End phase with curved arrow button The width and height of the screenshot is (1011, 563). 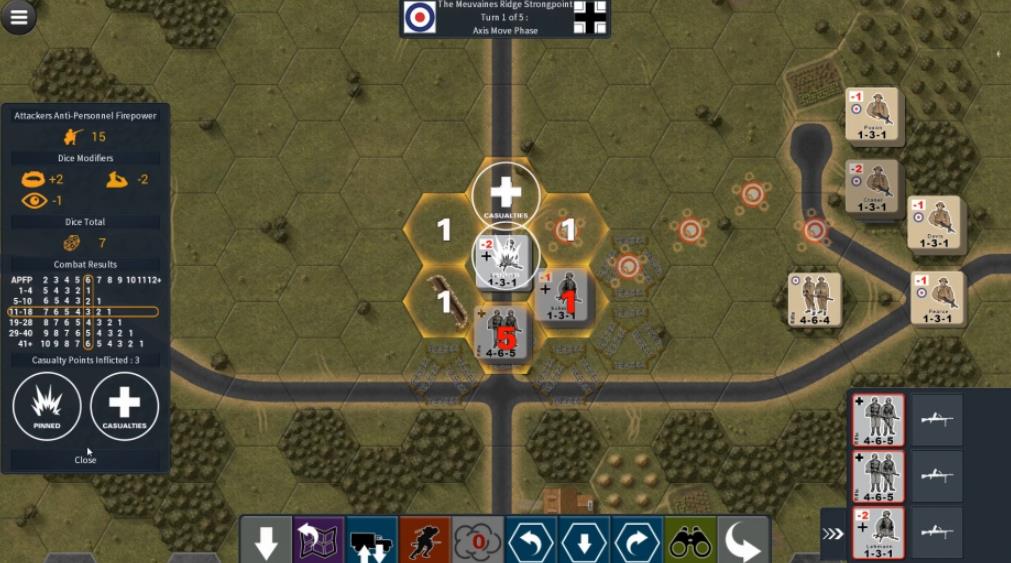(x=743, y=541)
